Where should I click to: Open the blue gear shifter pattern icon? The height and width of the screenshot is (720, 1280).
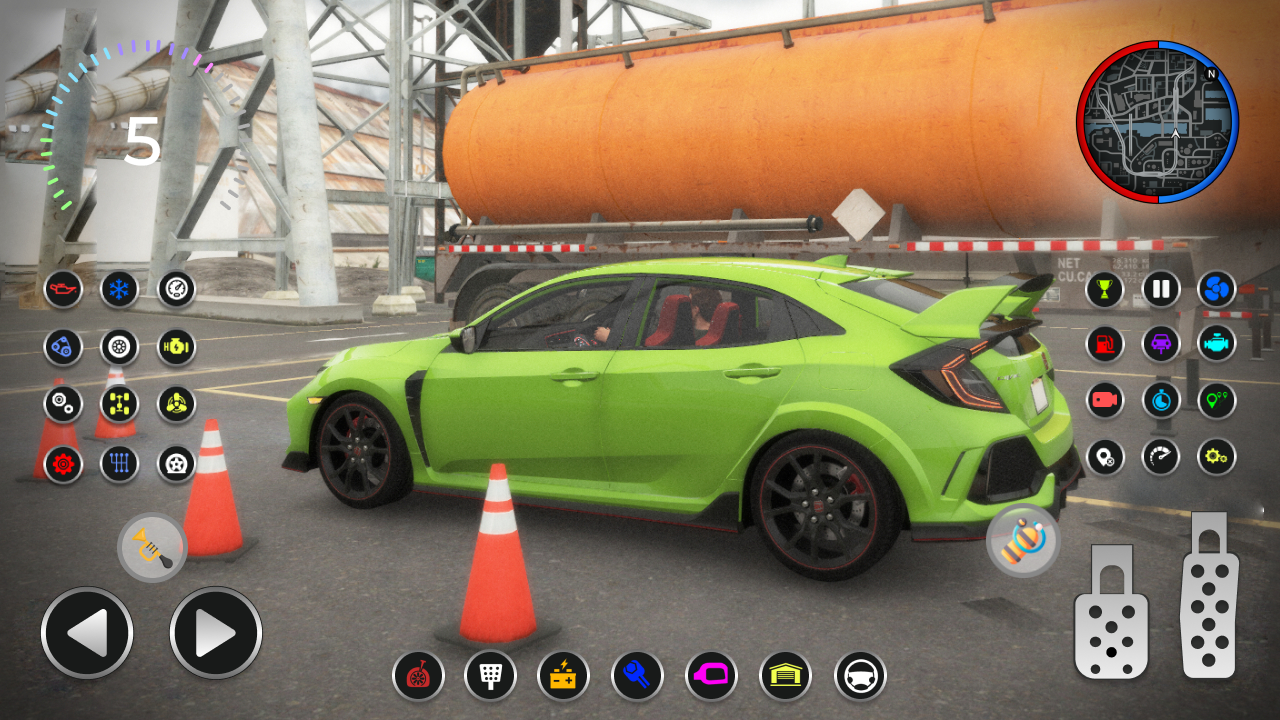pyautogui.click(x=120, y=464)
